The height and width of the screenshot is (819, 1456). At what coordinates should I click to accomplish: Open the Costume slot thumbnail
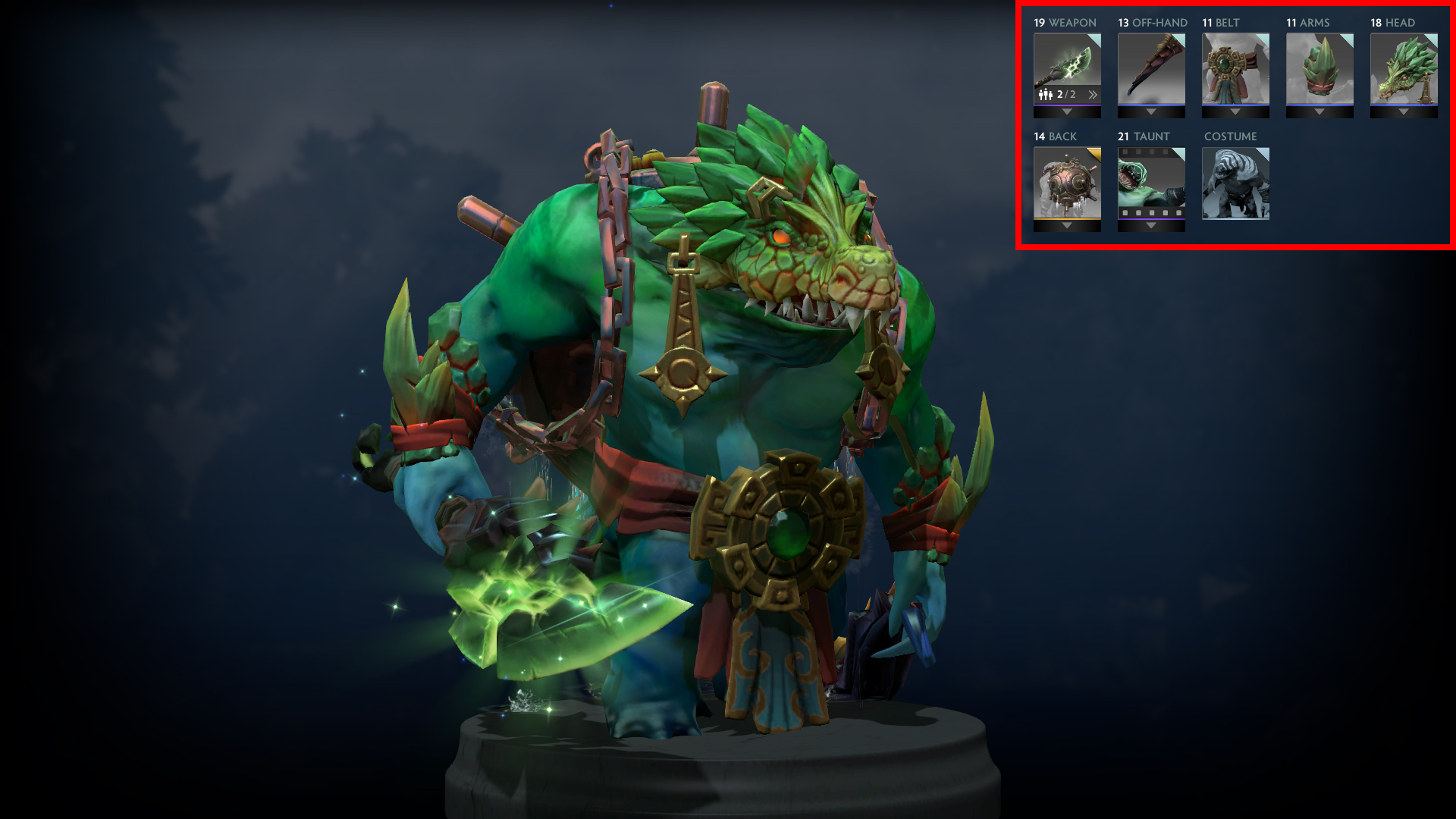(x=1235, y=184)
